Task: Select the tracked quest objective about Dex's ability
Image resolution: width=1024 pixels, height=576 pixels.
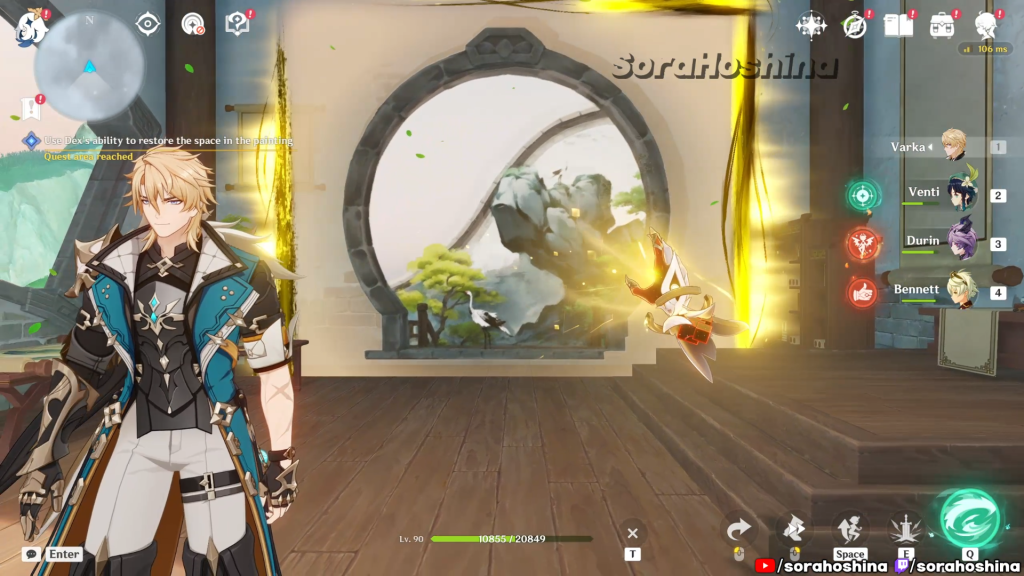Action: [160, 141]
